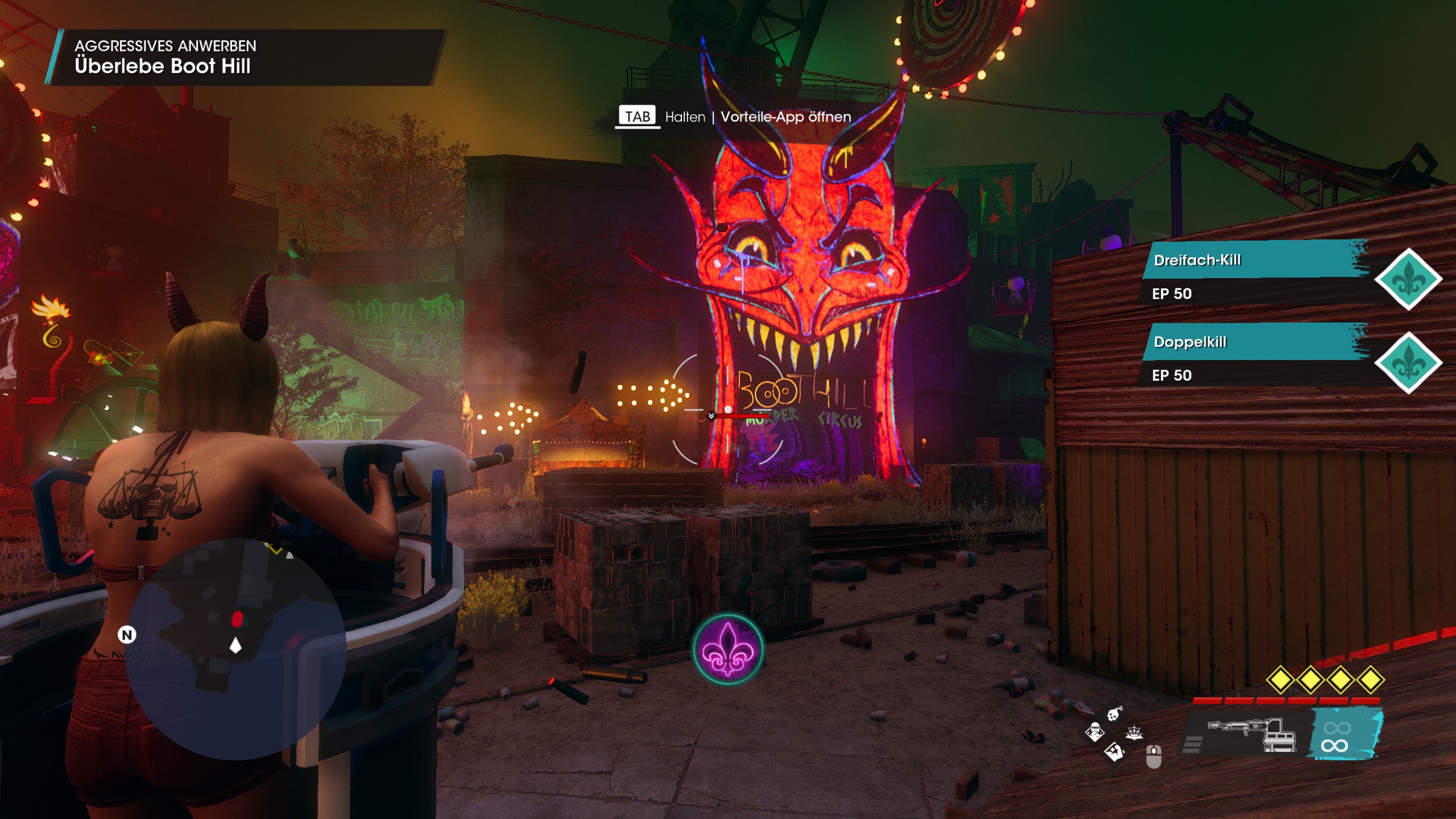Click the red enemy marker on the minimap

tap(237, 619)
